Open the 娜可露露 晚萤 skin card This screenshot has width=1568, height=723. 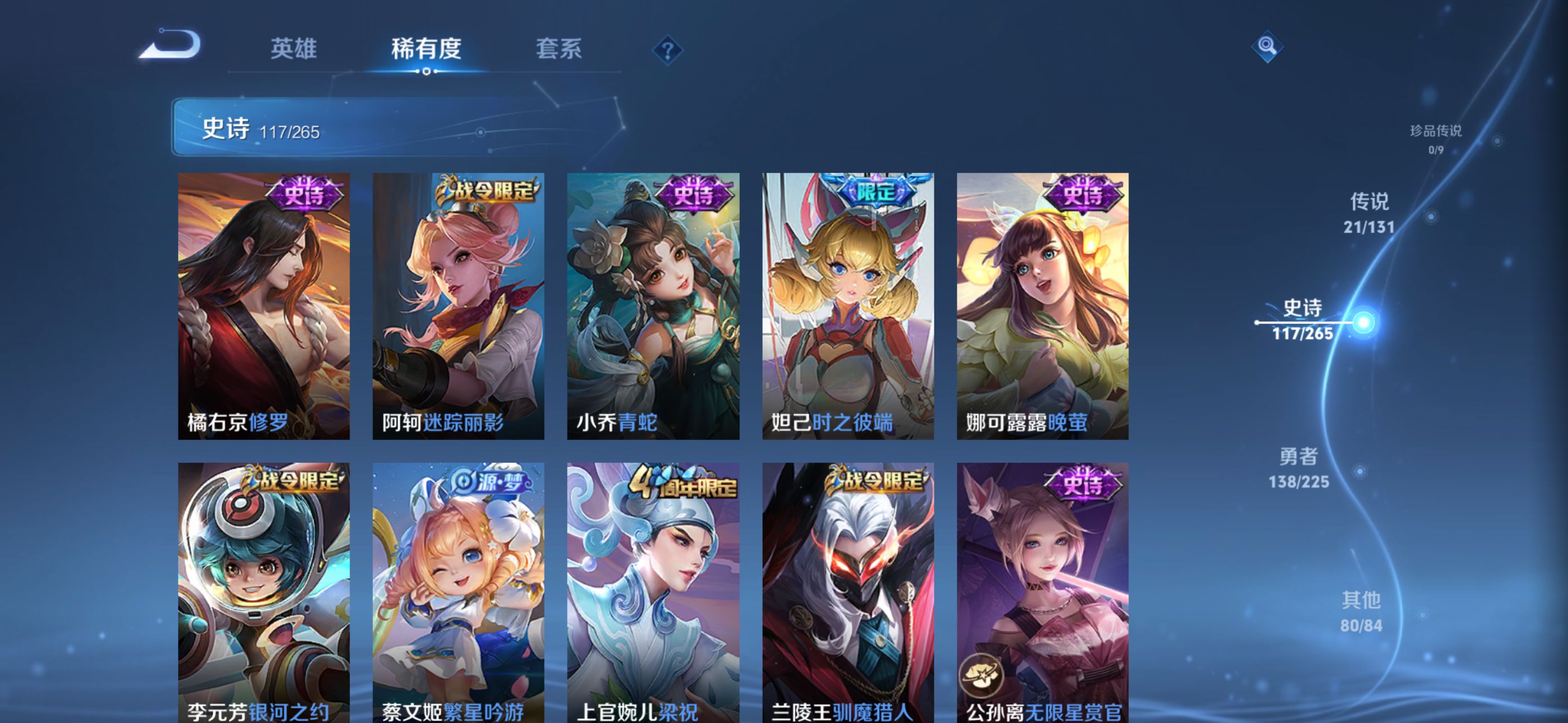1042,305
